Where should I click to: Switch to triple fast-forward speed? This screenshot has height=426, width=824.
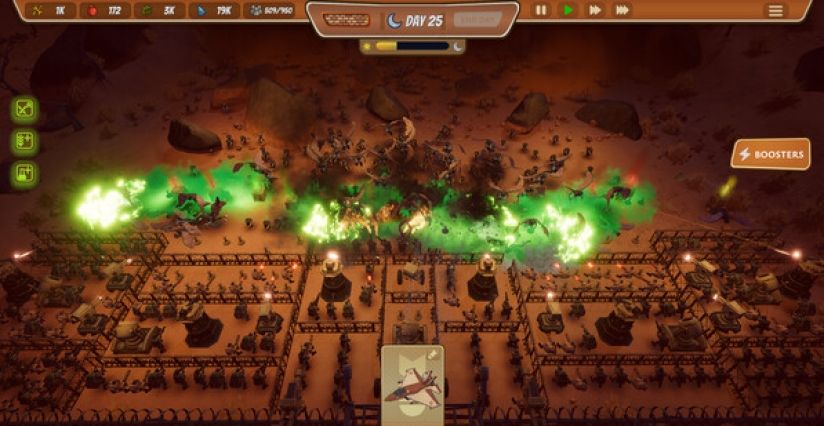coord(622,10)
